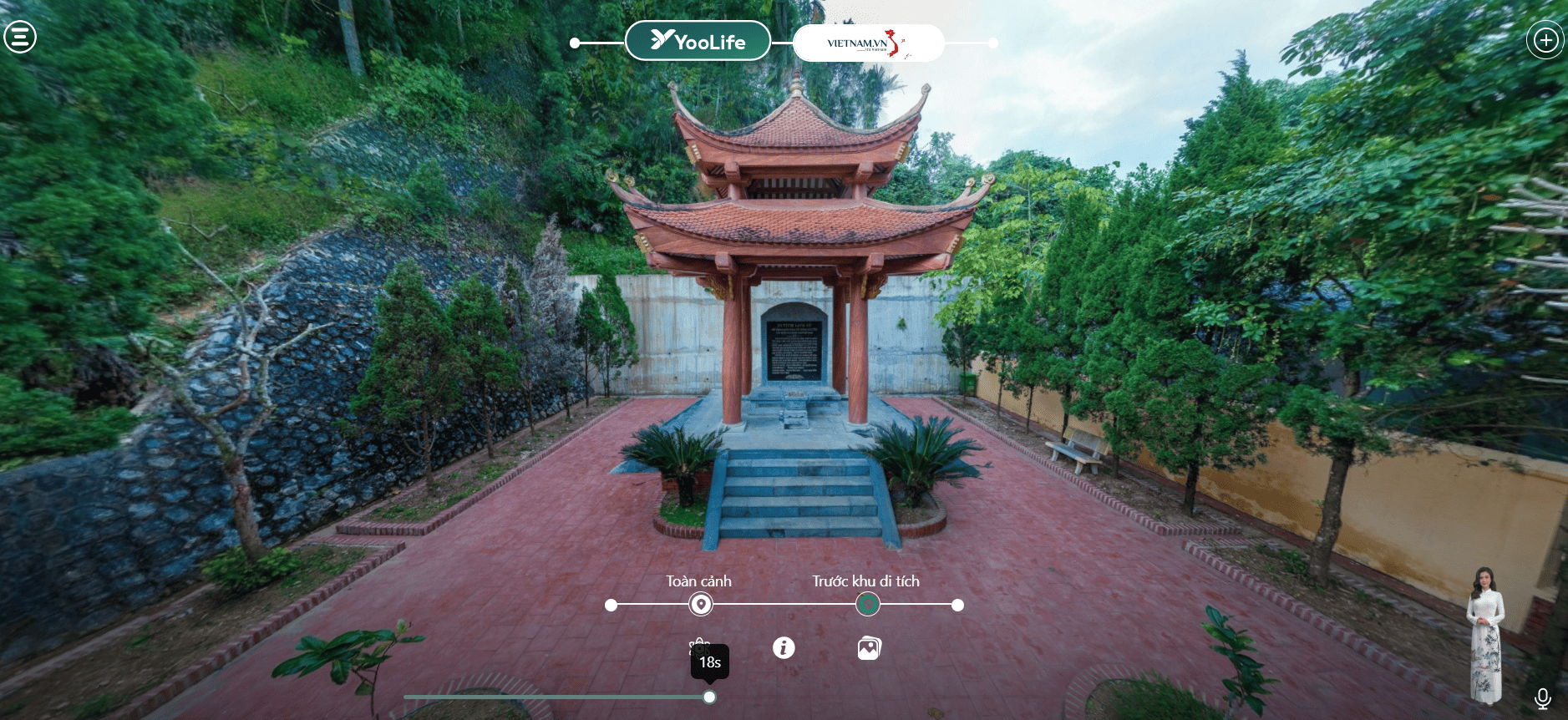Screen dimensions: 1568x720
Task: Click the plus button to expand options
Action: [1545, 40]
